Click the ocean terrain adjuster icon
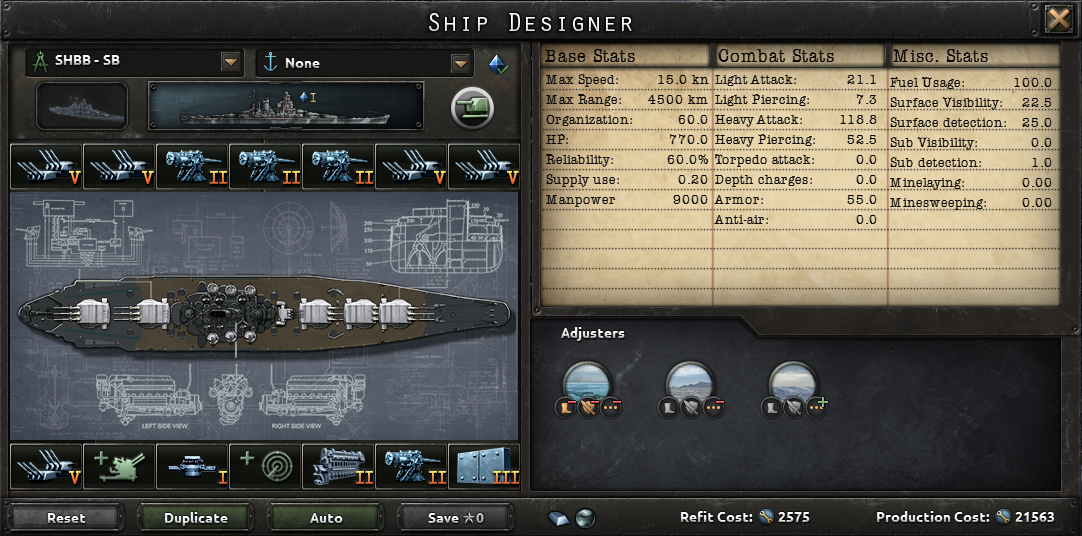 coord(587,382)
